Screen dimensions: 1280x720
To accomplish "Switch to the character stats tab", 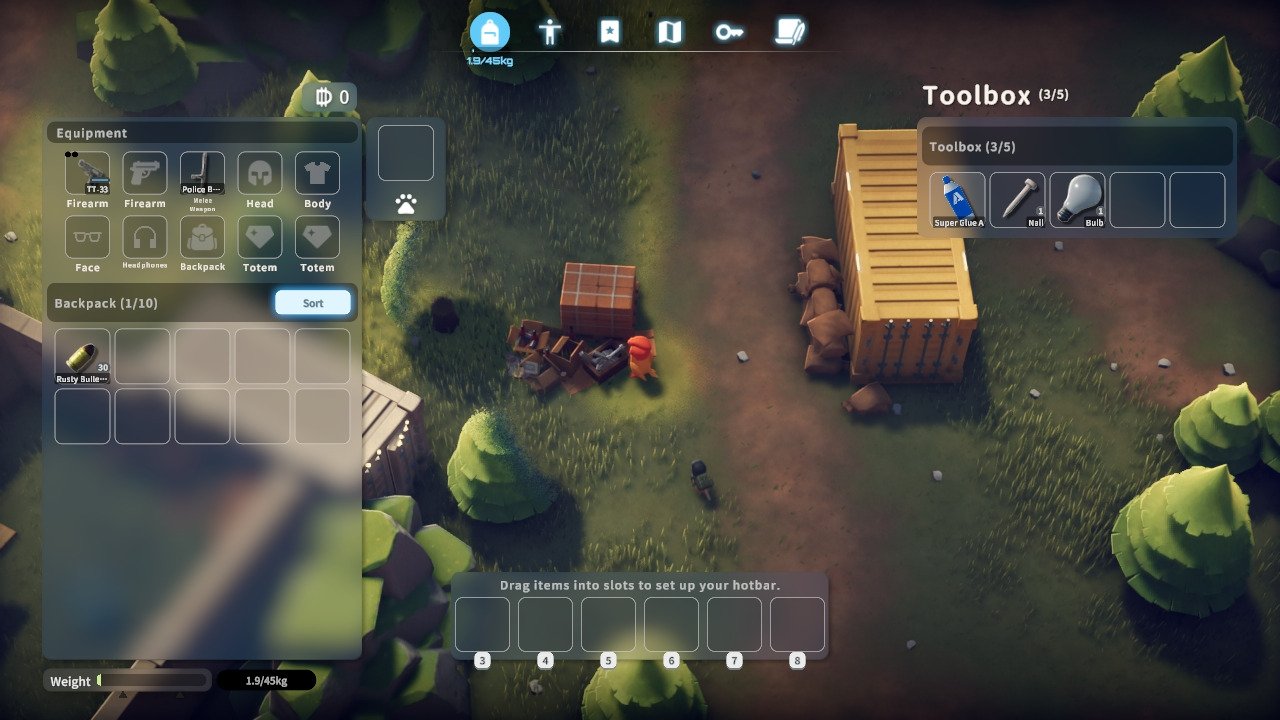I will 550,32.
